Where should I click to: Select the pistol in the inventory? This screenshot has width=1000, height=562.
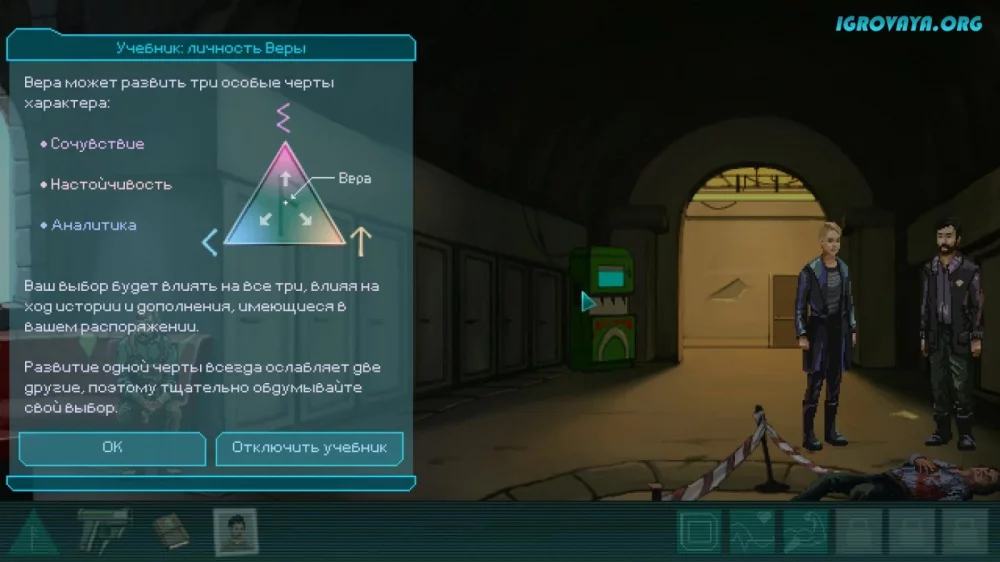[x=103, y=529]
